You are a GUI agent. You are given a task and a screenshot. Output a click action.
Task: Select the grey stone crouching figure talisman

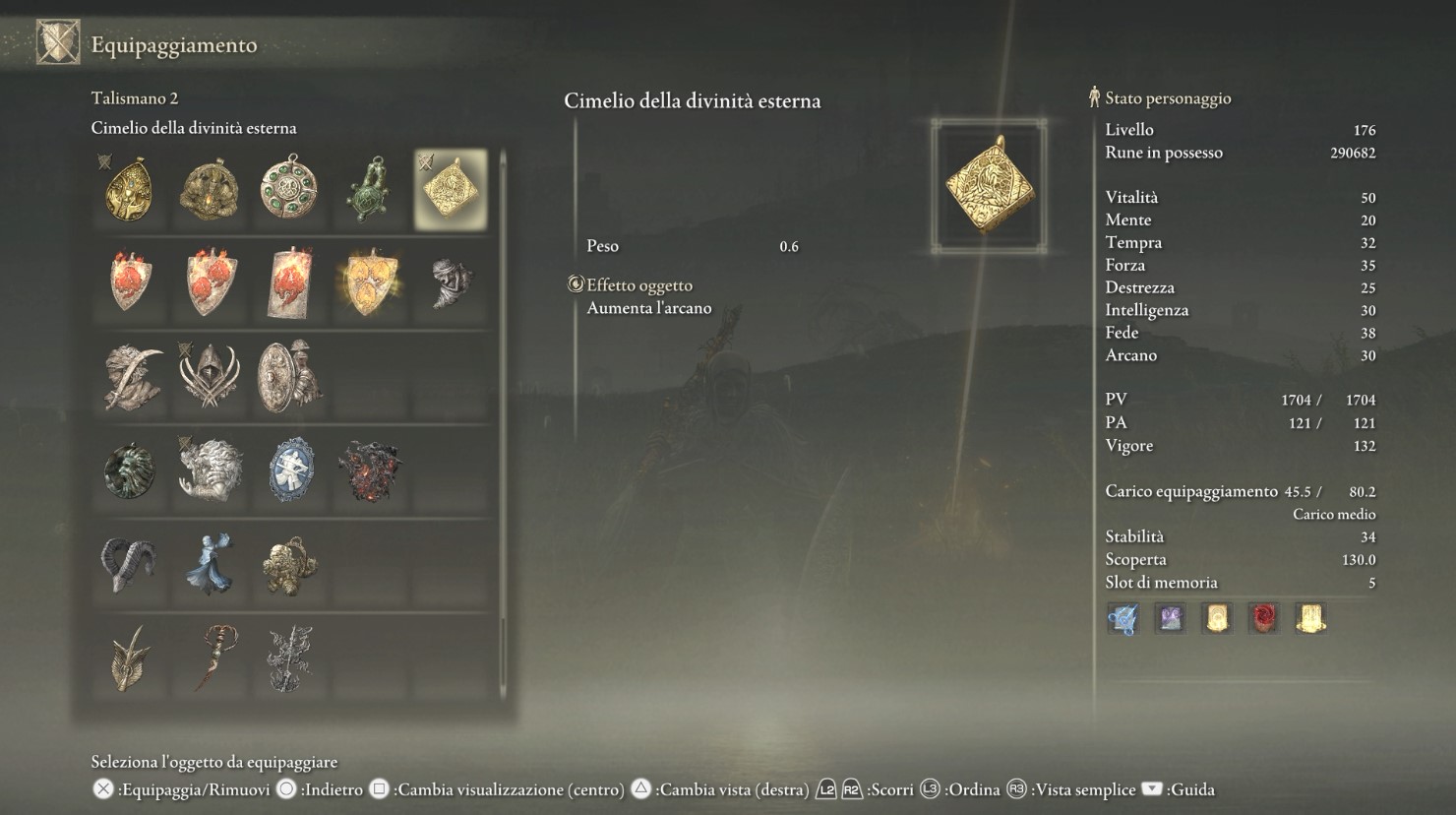point(451,282)
